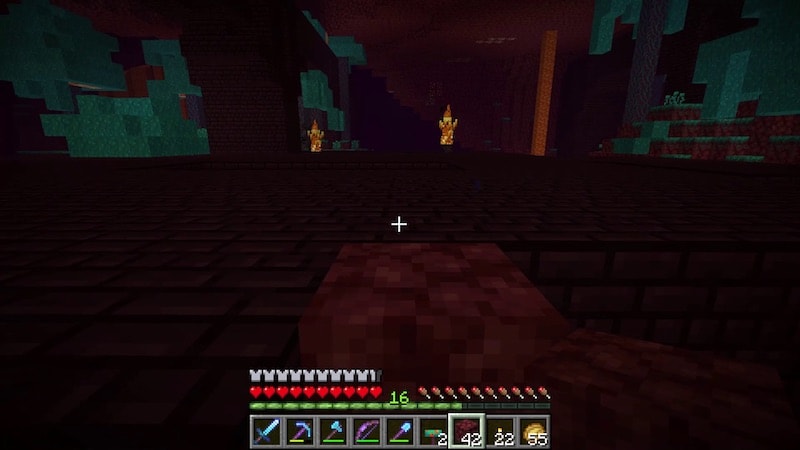
Task: Equip the bow from the hotbar
Action: click(x=366, y=431)
